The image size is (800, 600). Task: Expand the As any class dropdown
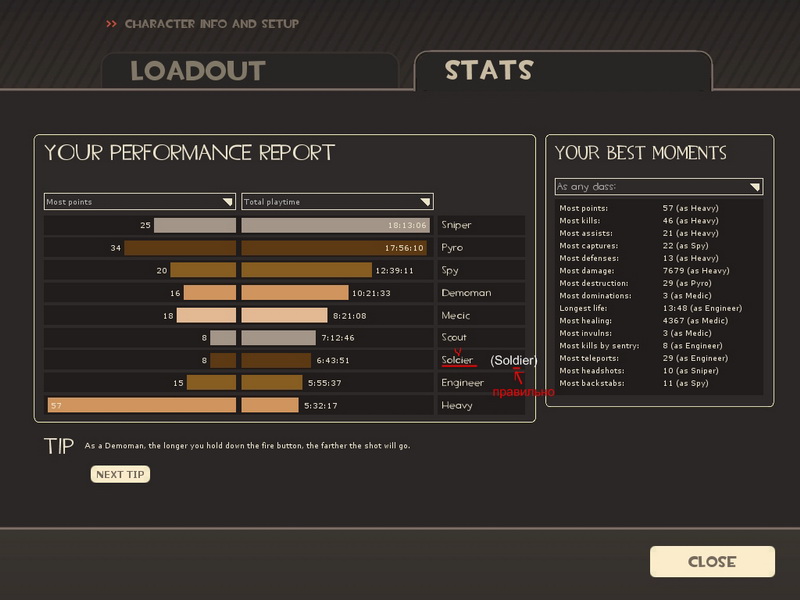[x=658, y=187]
